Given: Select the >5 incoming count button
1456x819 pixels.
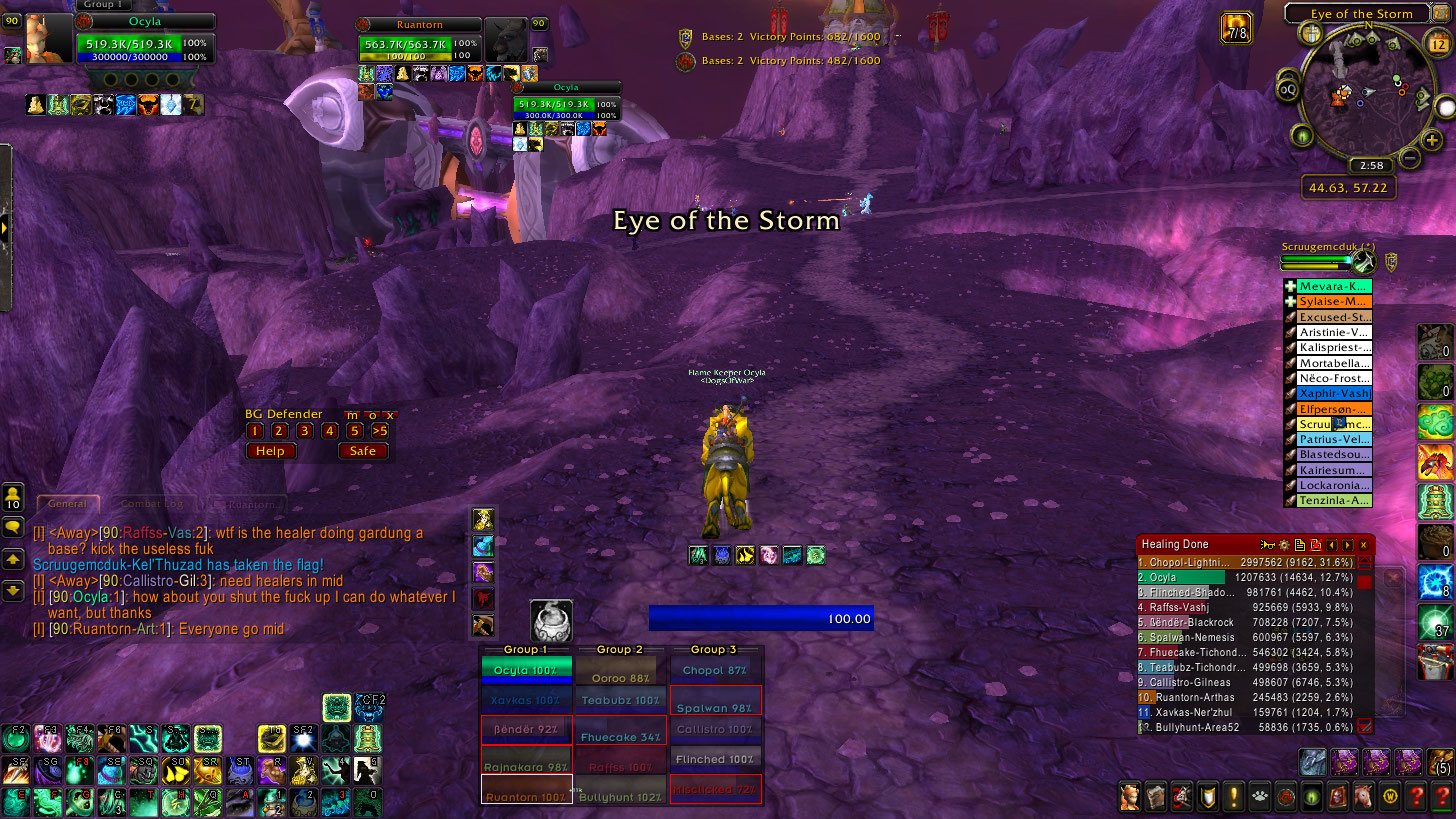Looking at the screenshot, I should tap(379, 431).
